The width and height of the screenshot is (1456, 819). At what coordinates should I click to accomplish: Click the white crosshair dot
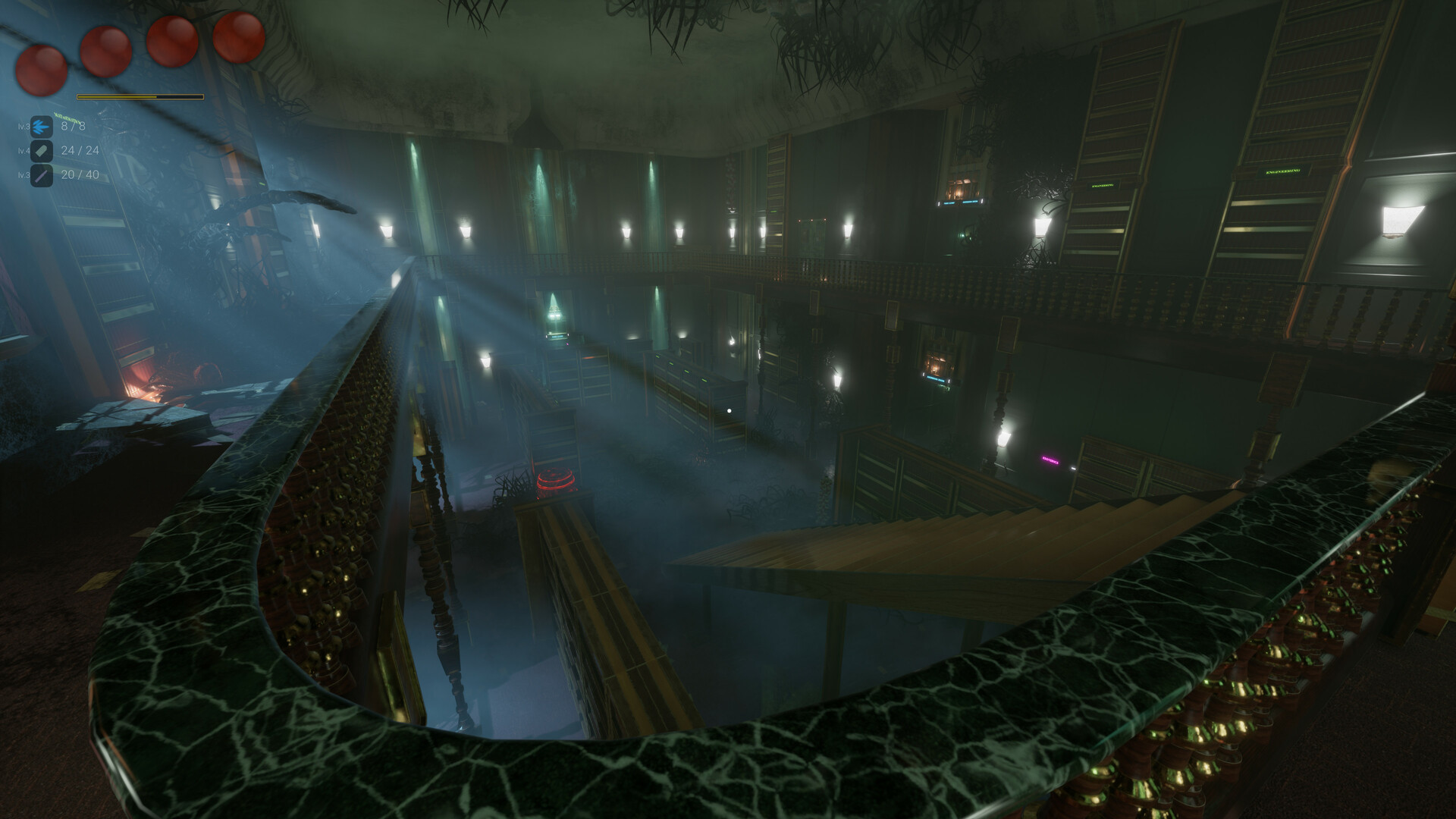(x=730, y=410)
